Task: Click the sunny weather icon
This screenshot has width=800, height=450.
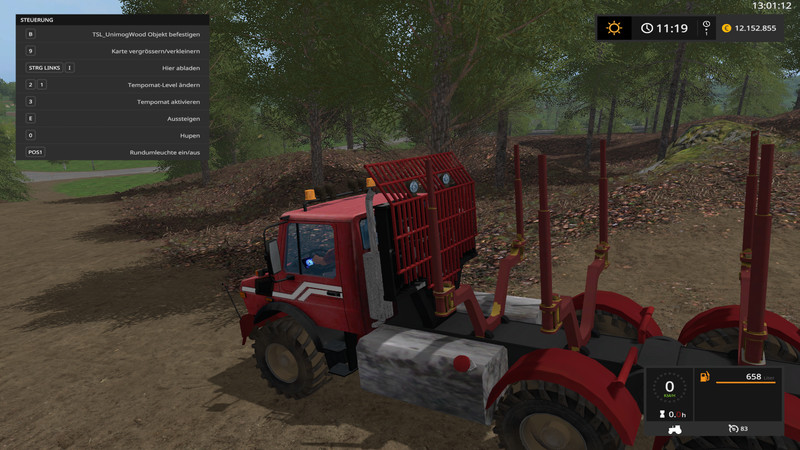Action: pyautogui.click(x=614, y=28)
